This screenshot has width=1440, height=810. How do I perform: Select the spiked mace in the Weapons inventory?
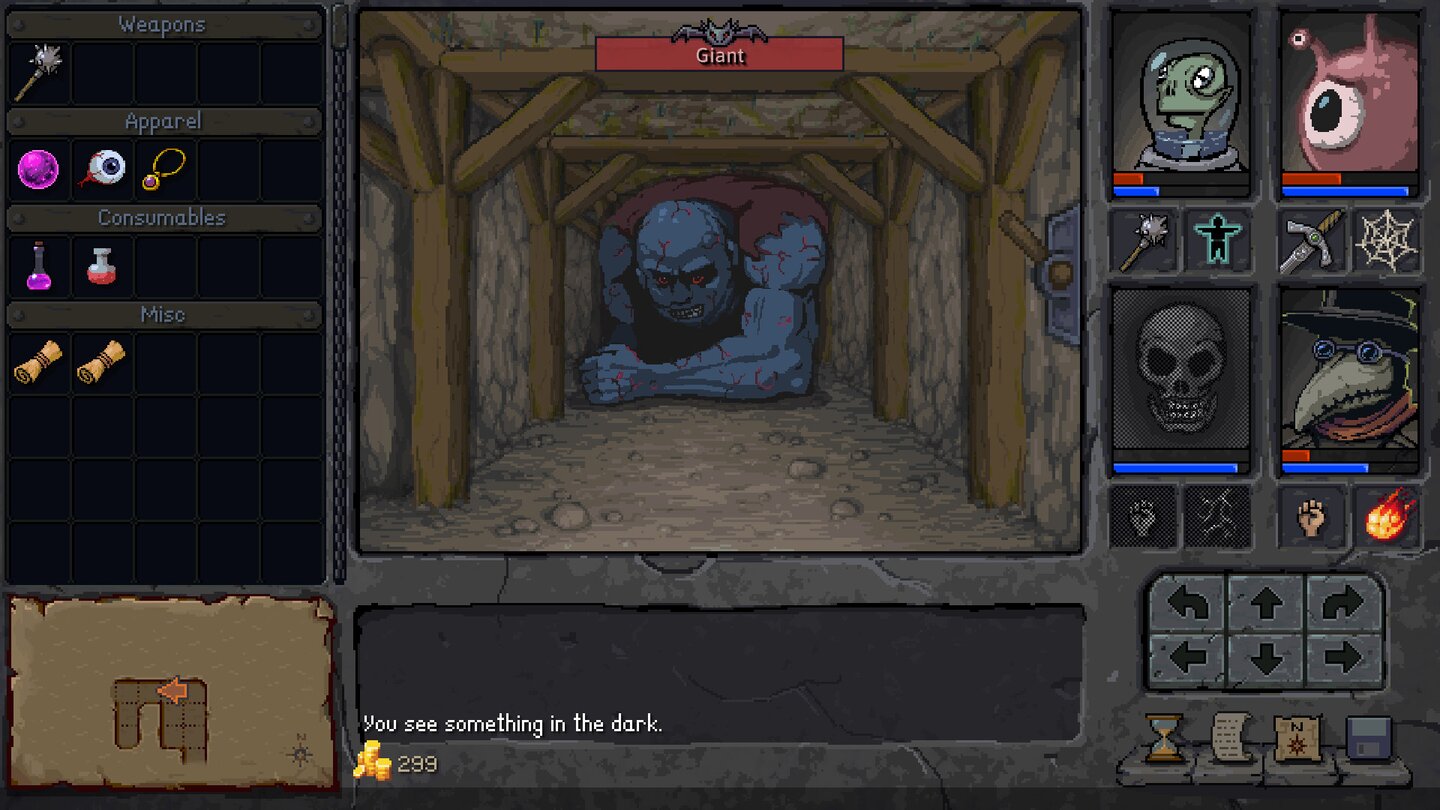[x=38, y=72]
